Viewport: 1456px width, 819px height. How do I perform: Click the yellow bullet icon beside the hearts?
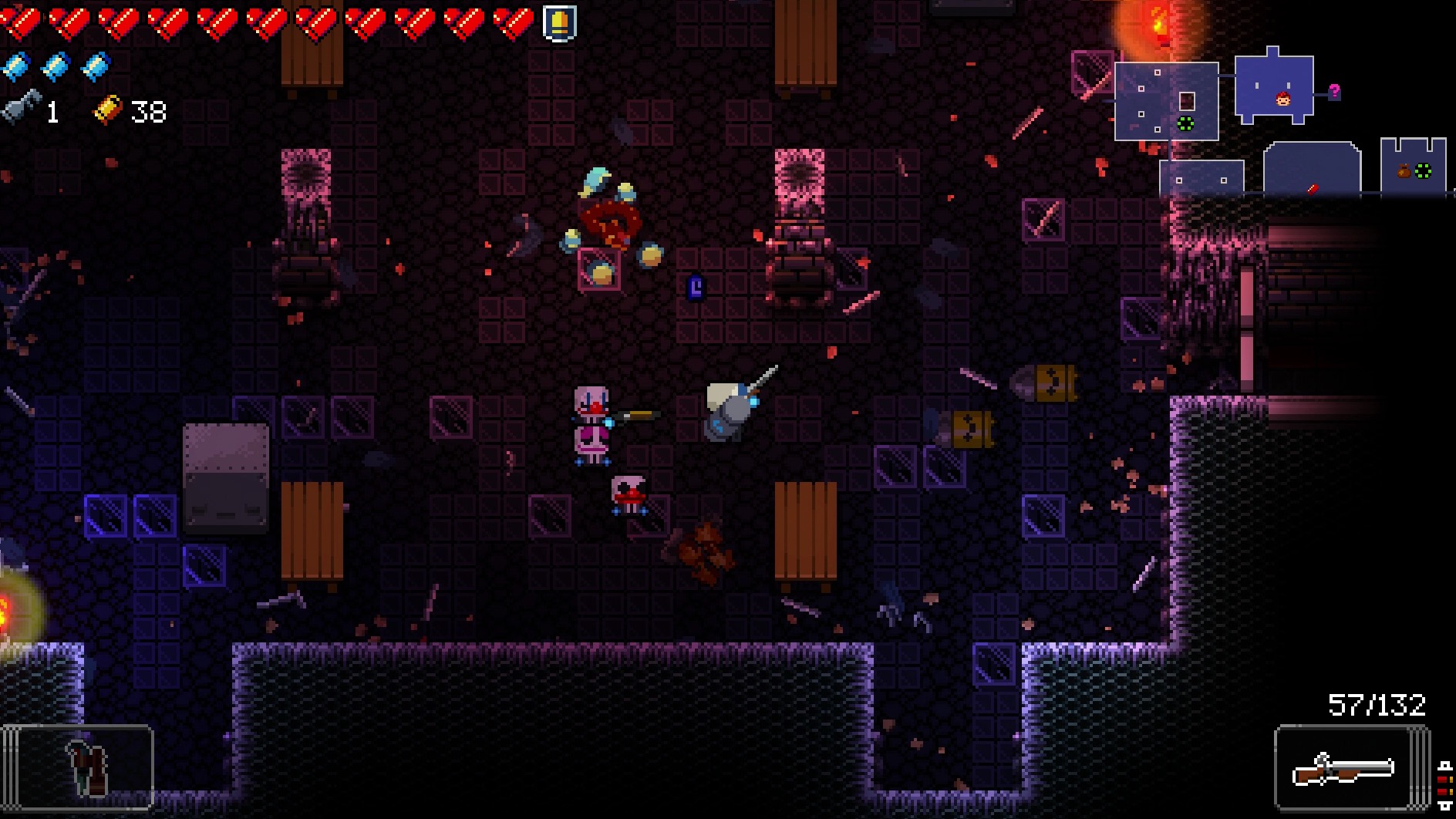click(559, 22)
